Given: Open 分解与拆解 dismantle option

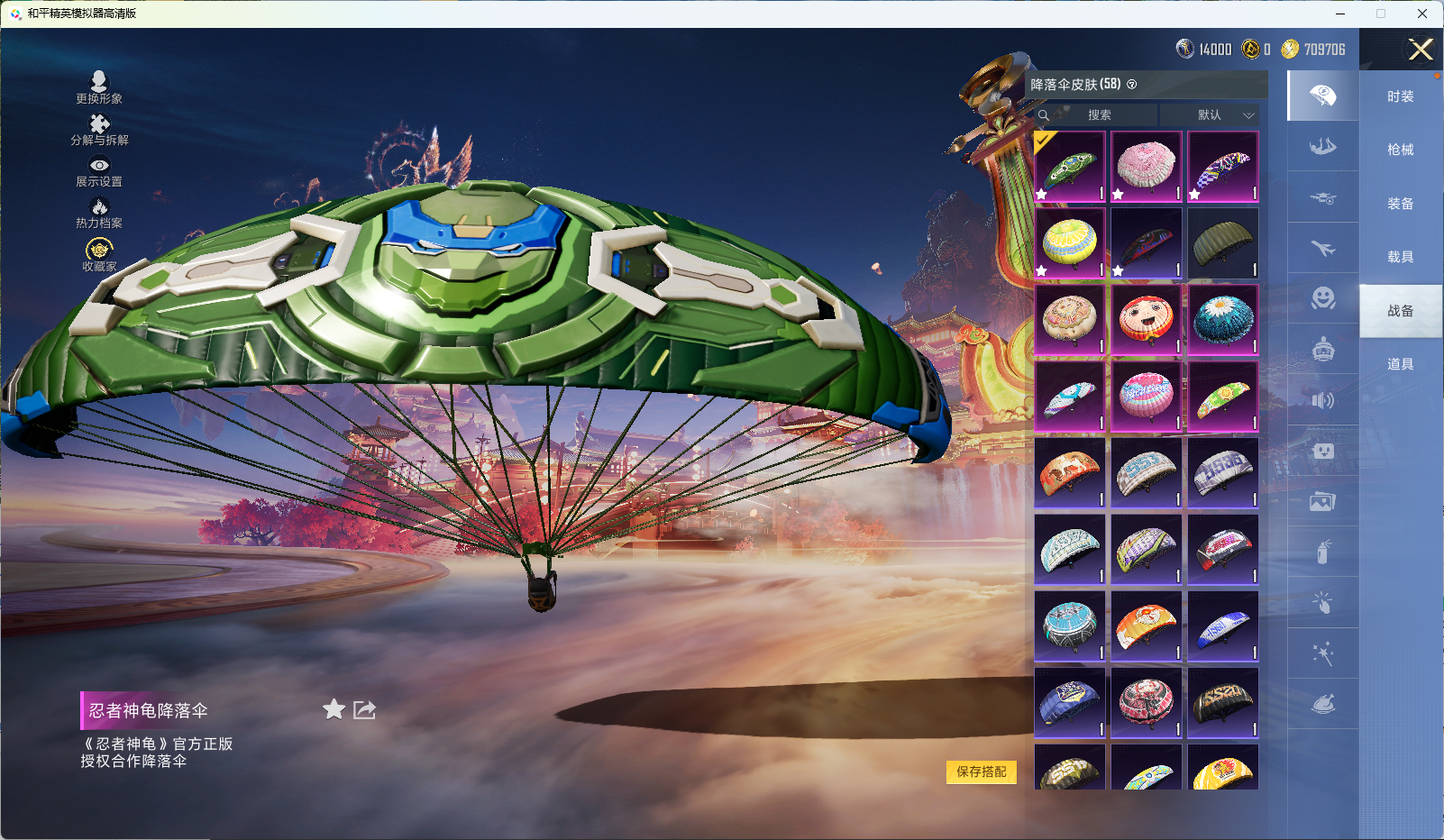Looking at the screenshot, I should click(x=99, y=130).
